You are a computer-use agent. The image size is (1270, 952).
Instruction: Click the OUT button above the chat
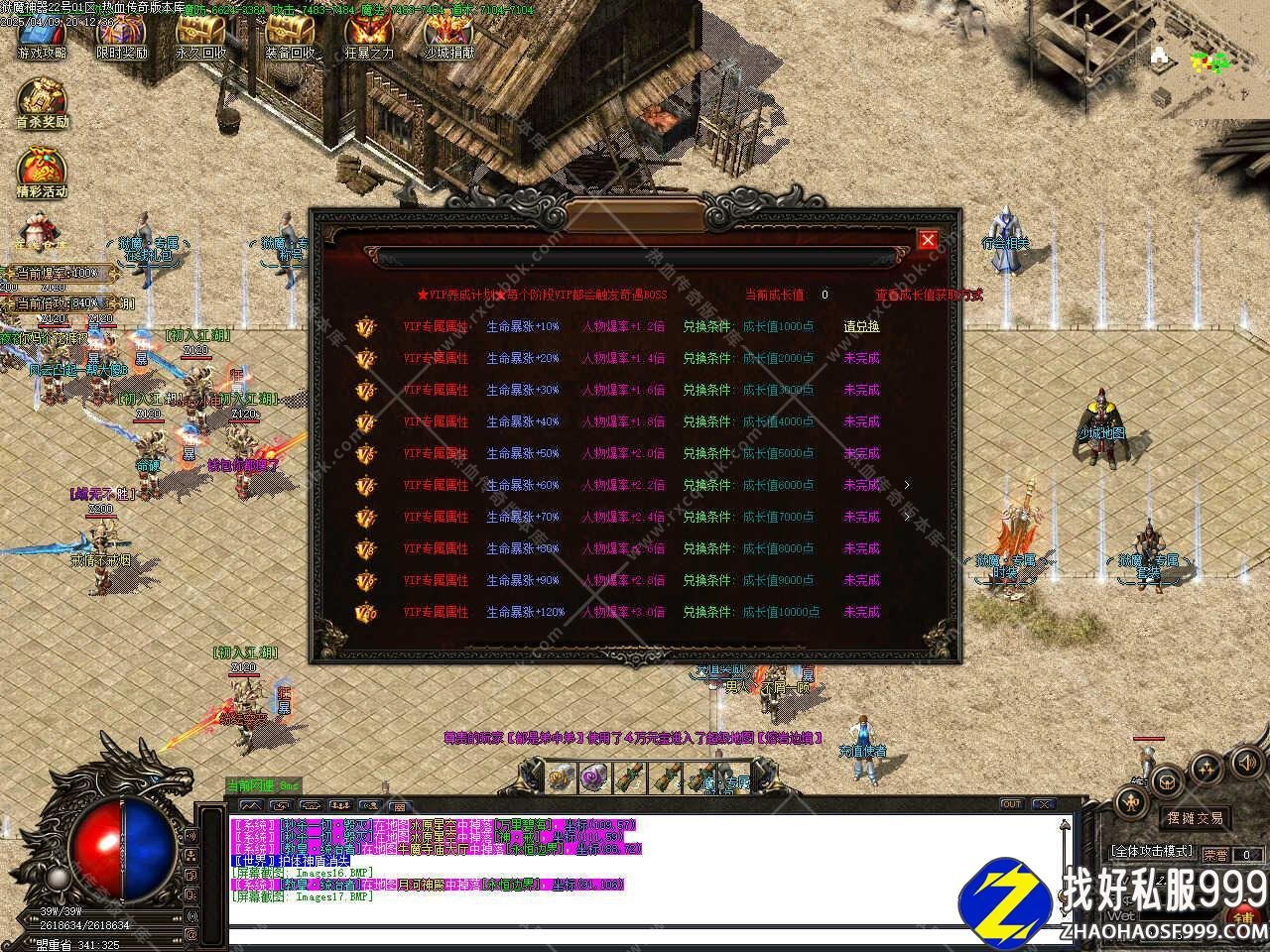click(x=1011, y=804)
